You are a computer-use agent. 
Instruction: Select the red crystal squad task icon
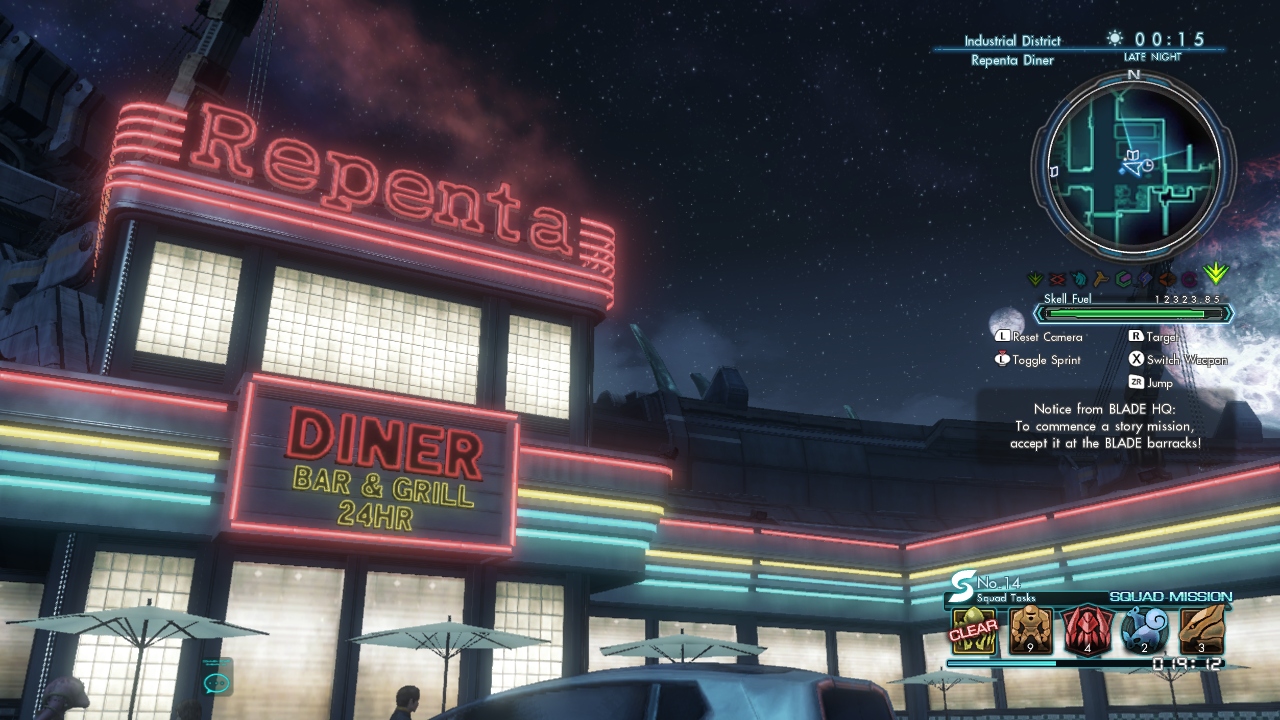point(1087,629)
